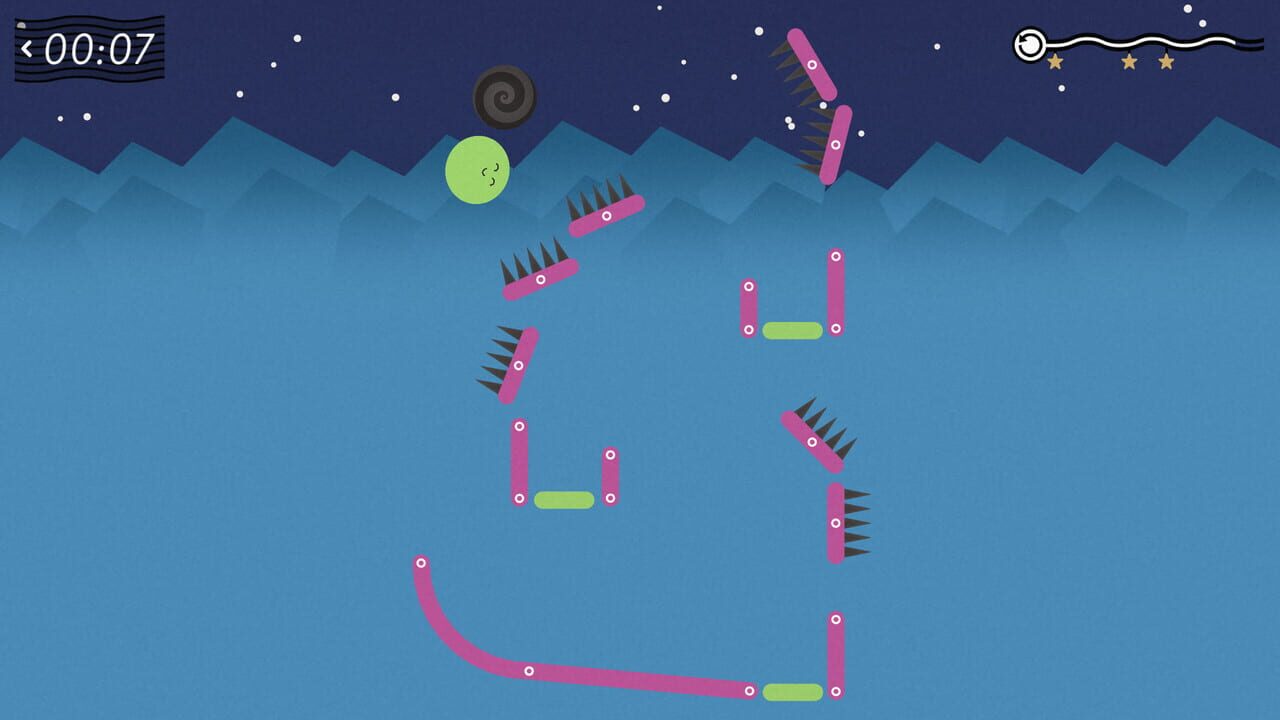Click the pivot dot on the long curved pink platform
The height and width of the screenshot is (720, 1280).
point(527,671)
